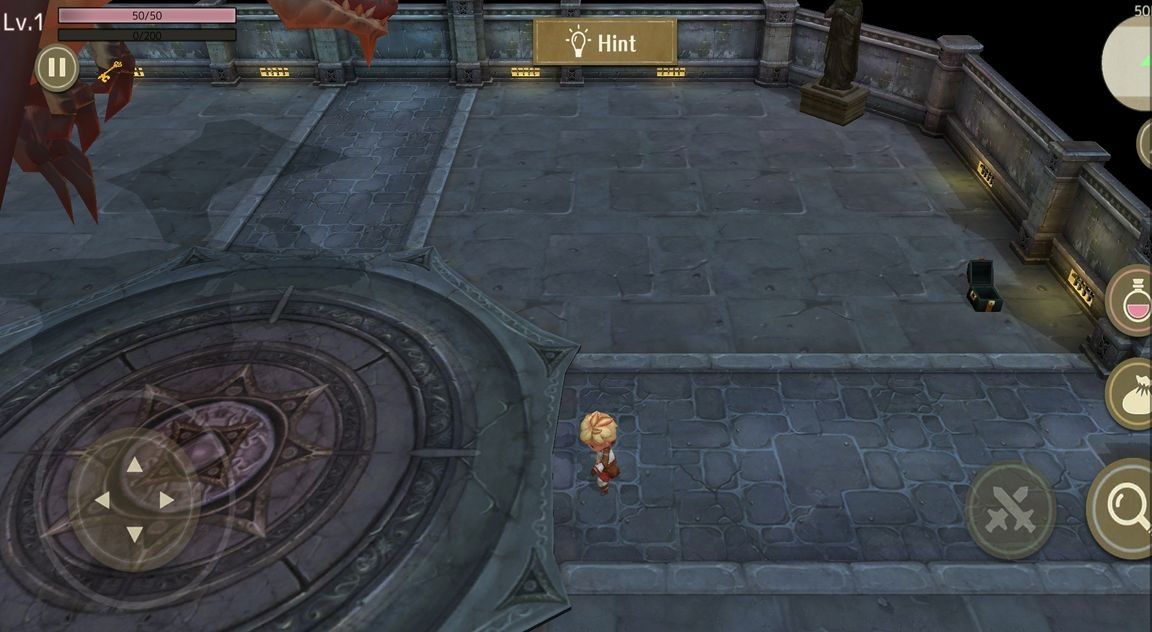Screen dimensions: 1152x632
Task: Tap the right arrow on the d-pad
Action: pos(167,500)
